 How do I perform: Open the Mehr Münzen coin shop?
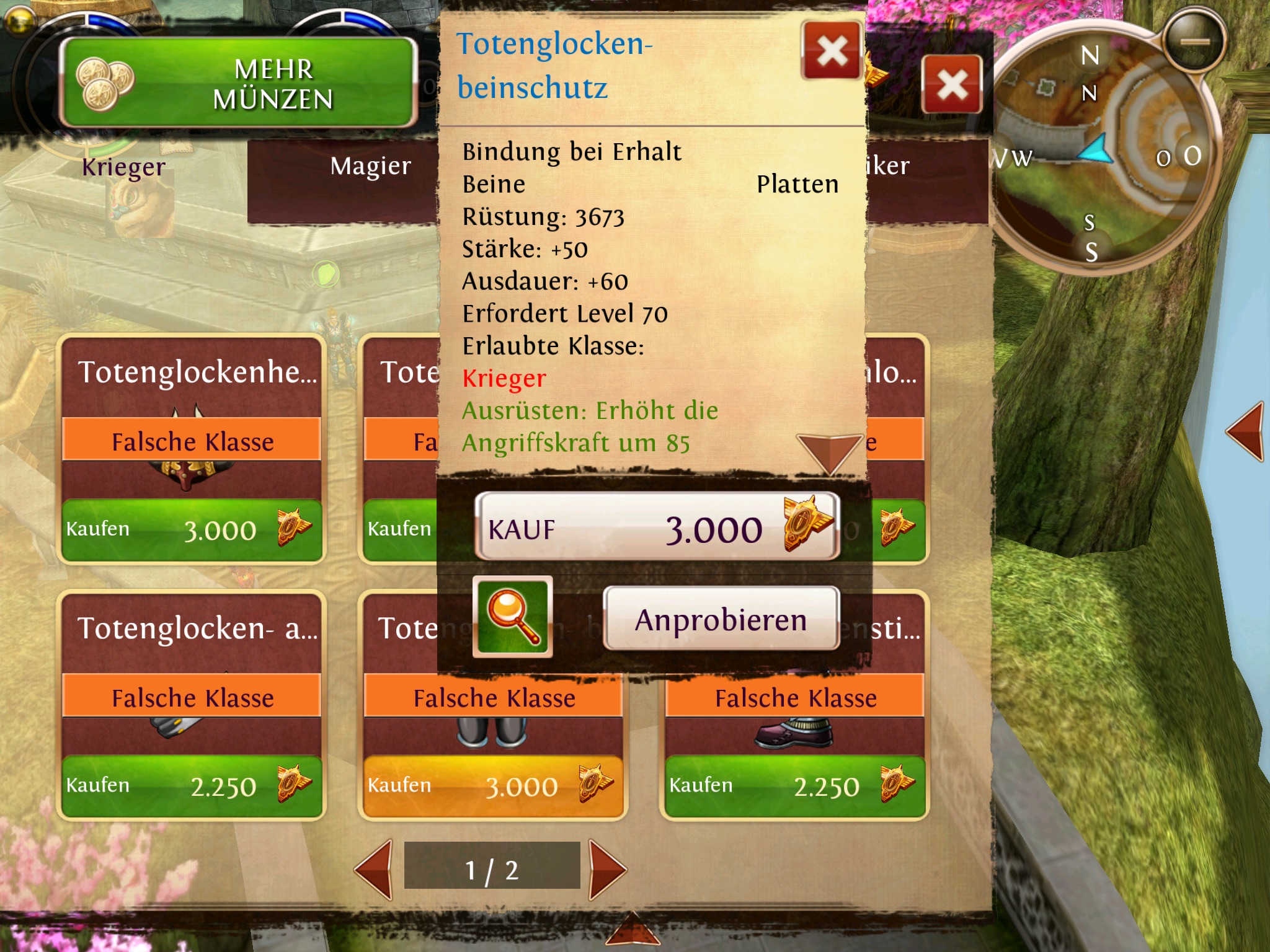pos(238,83)
